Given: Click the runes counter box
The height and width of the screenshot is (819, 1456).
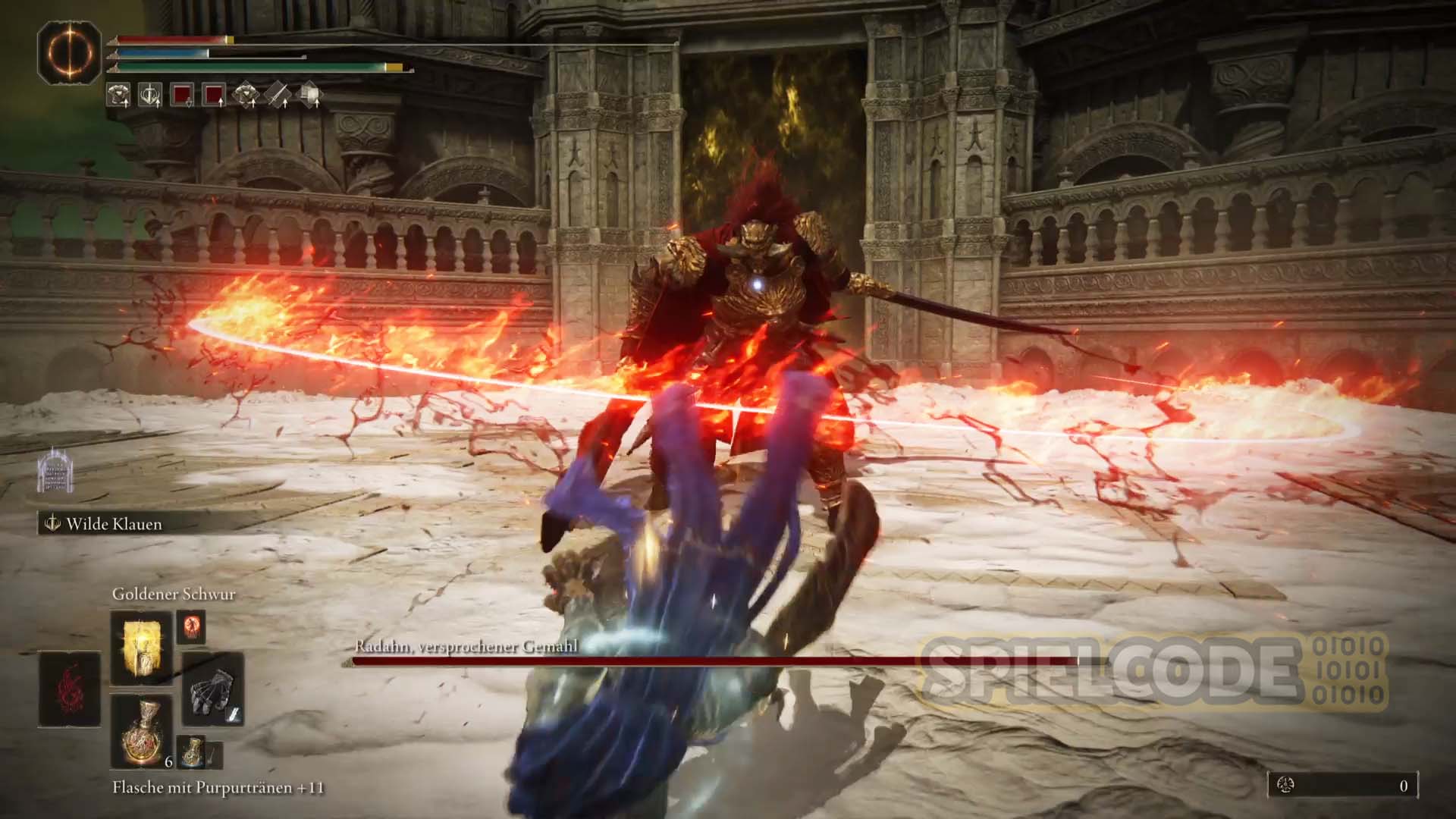Looking at the screenshot, I should tap(1342, 786).
